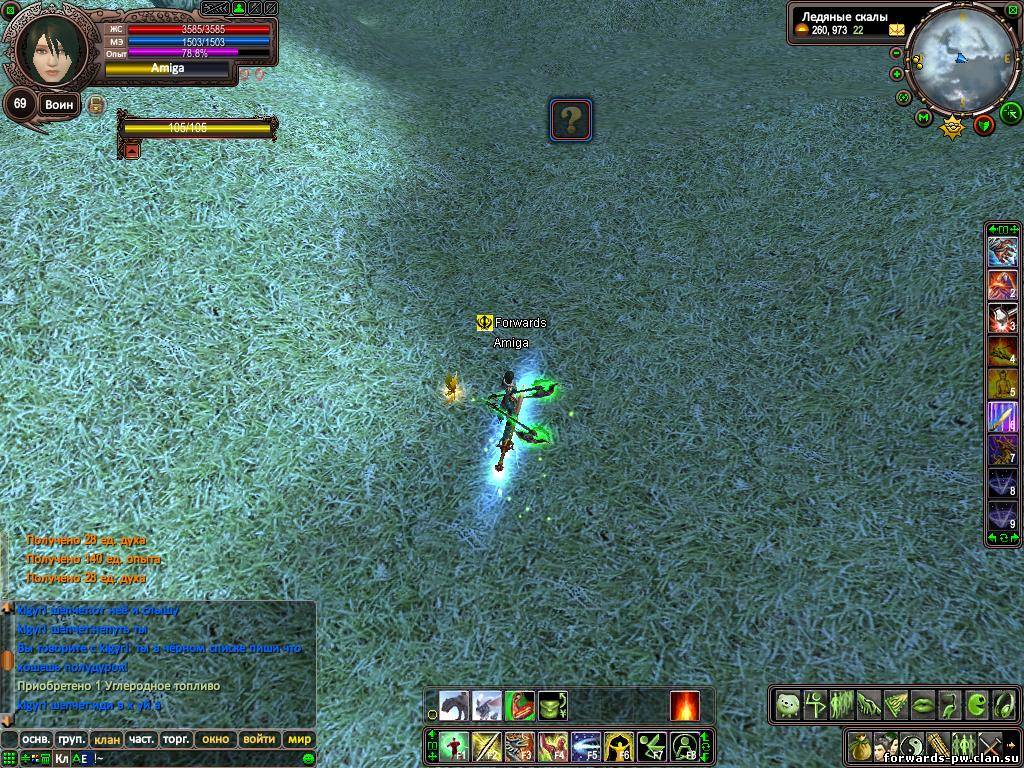The width and height of the screenshot is (1024, 768).
Task: Switch to the торг. chat tab
Action: click(177, 740)
